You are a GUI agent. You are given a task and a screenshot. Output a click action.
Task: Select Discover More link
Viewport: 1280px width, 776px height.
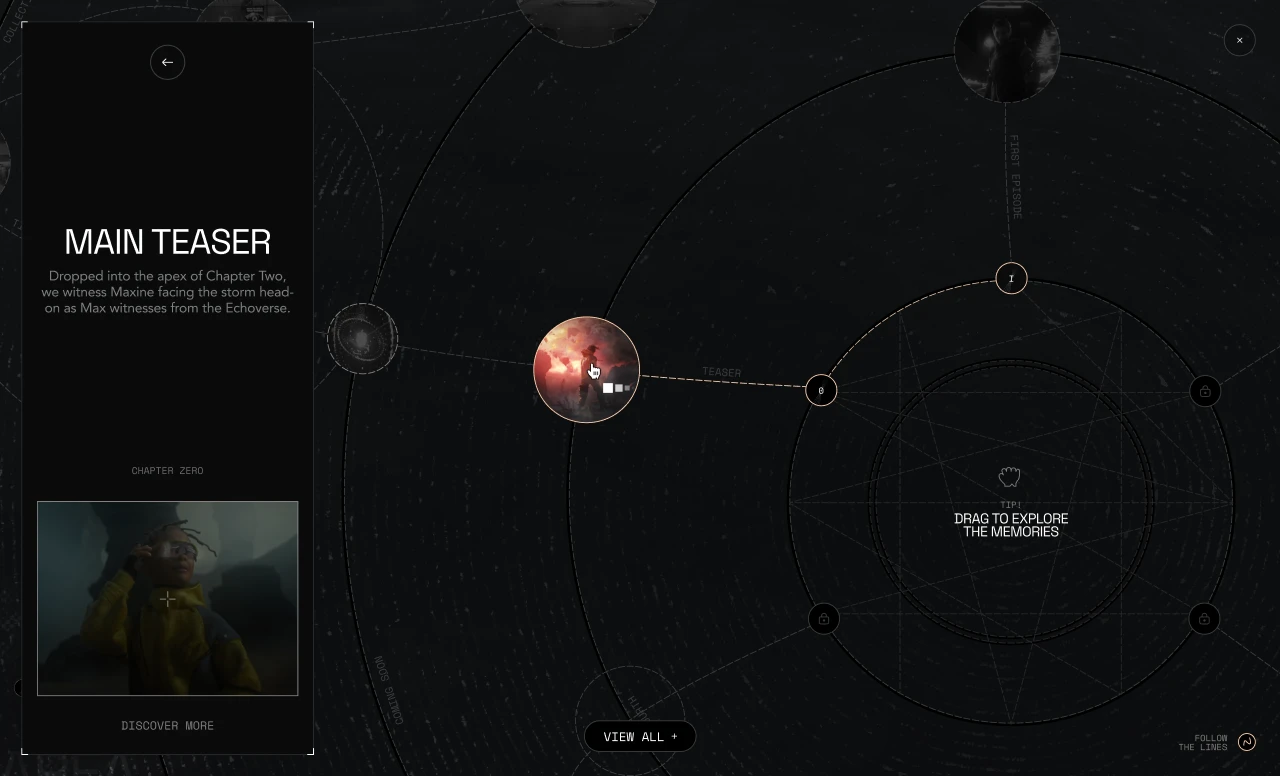(x=167, y=726)
